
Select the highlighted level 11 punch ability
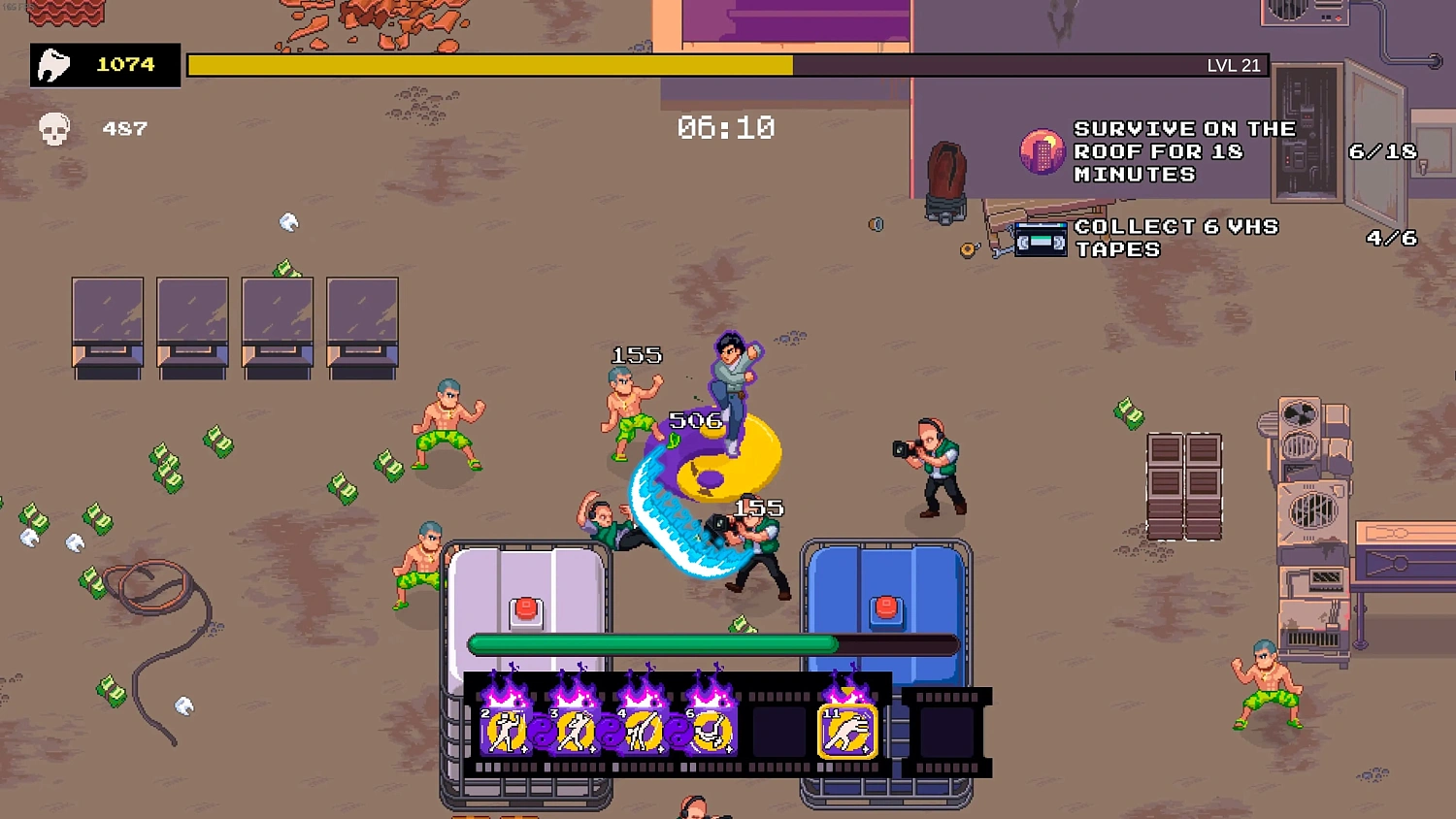[x=846, y=730]
